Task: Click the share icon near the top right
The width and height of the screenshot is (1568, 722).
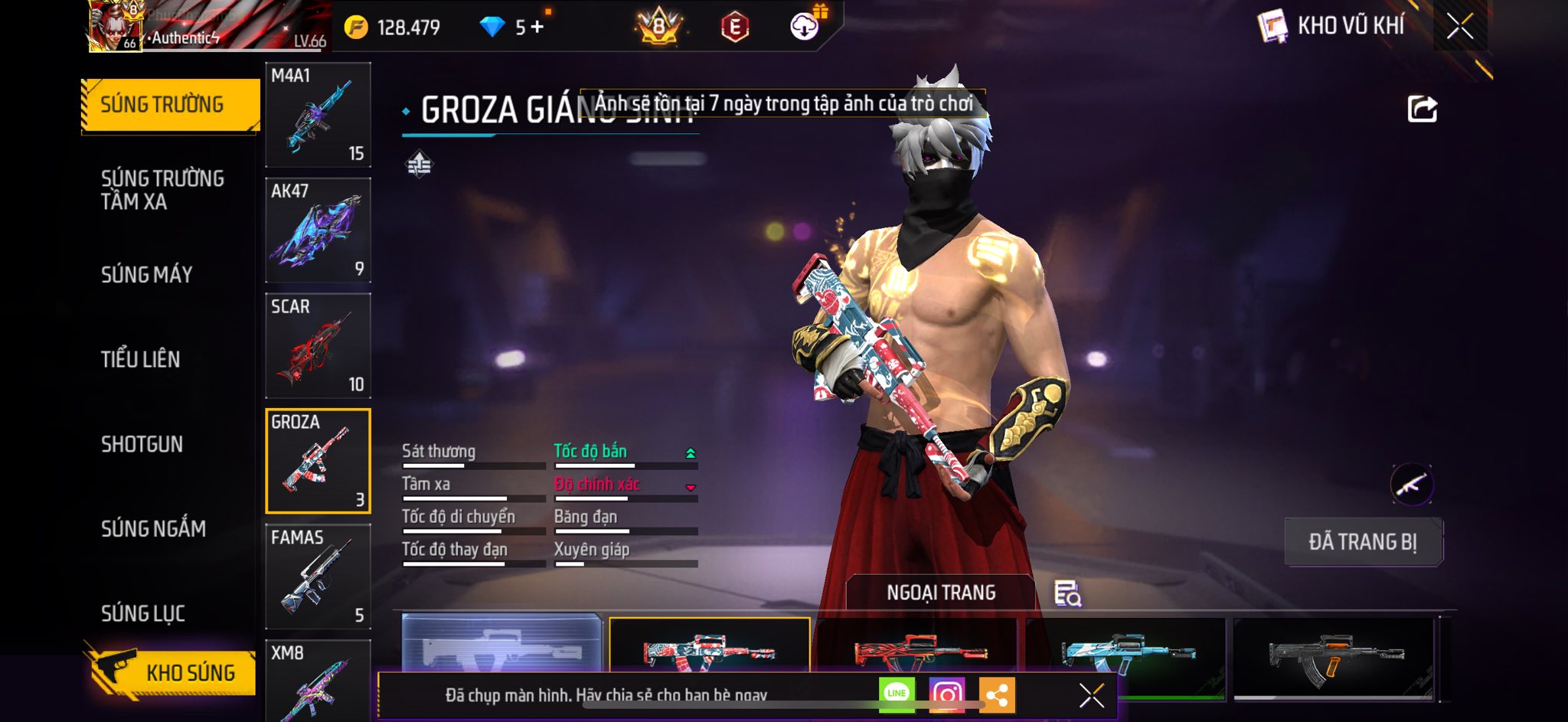Action: click(x=1422, y=109)
